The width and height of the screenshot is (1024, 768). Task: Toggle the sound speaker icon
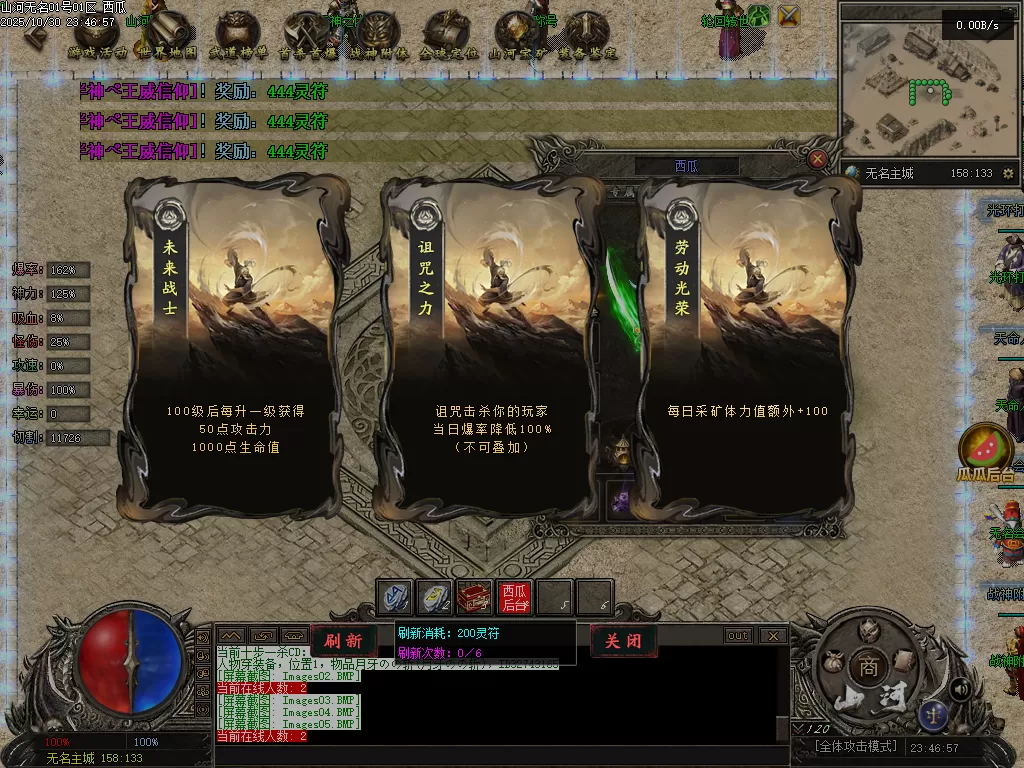(959, 689)
